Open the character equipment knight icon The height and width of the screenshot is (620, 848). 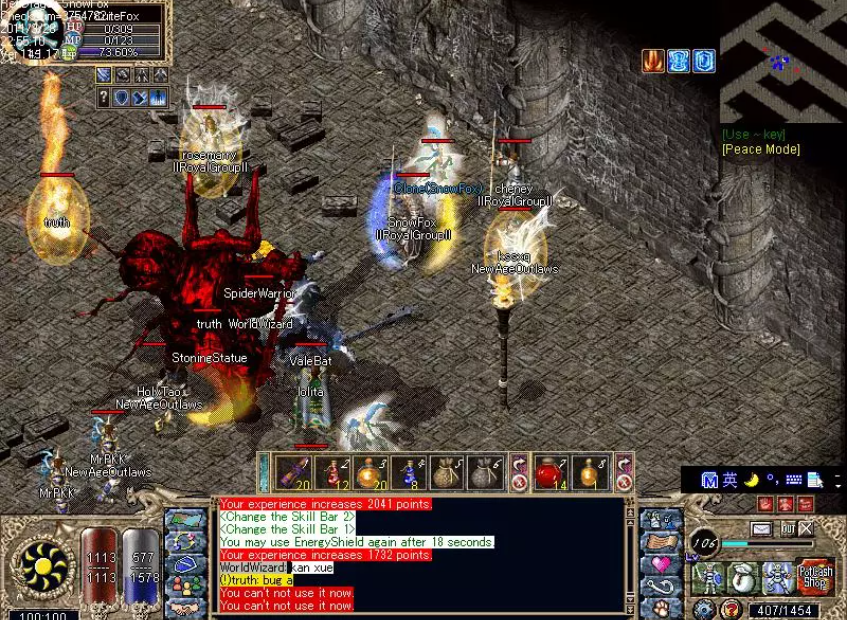click(x=709, y=578)
